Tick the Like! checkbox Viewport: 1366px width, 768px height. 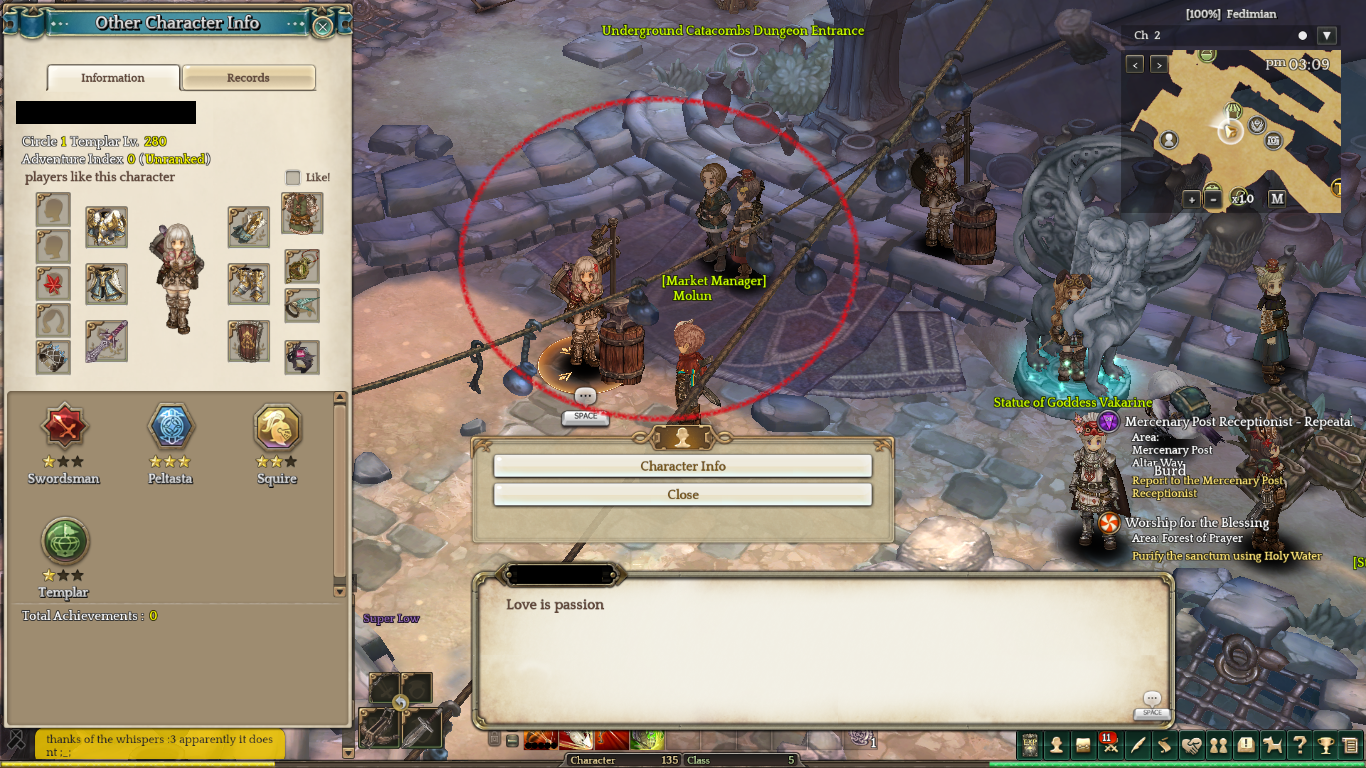point(293,177)
